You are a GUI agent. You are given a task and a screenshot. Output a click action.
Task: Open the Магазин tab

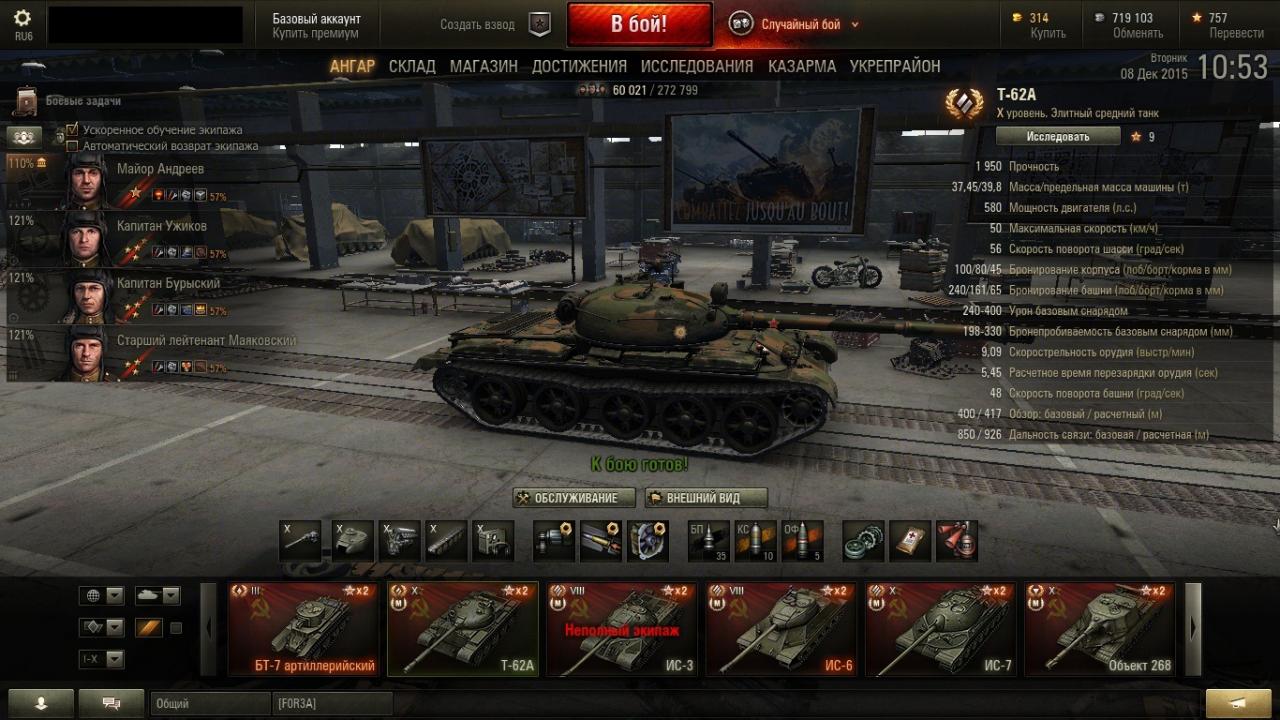pos(483,66)
